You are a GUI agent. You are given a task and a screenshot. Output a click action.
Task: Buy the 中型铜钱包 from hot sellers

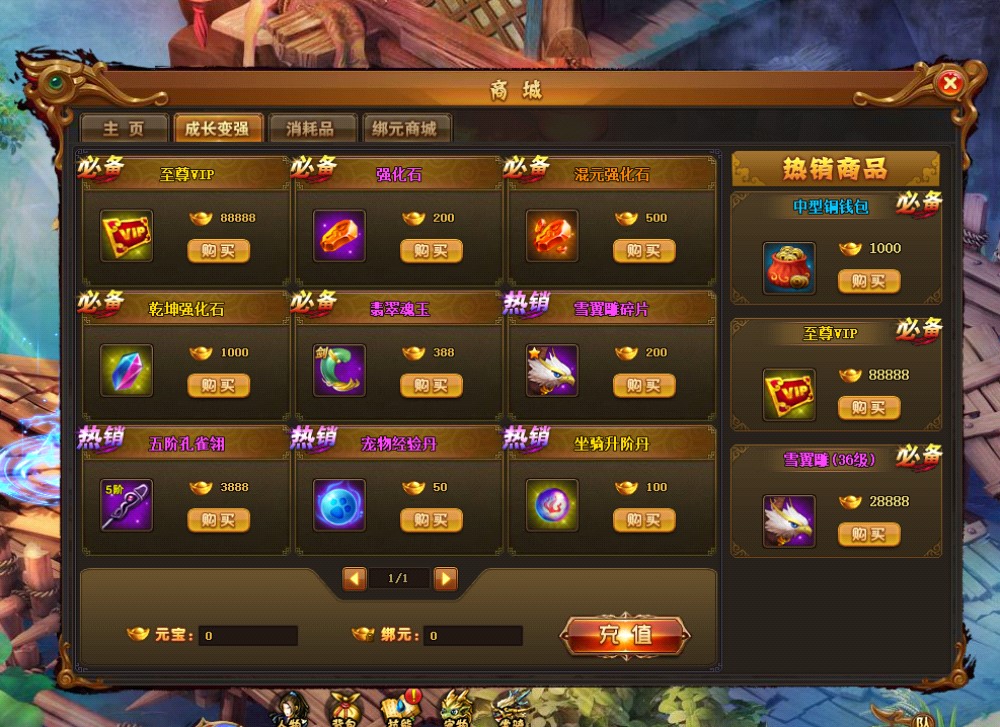(869, 282)
